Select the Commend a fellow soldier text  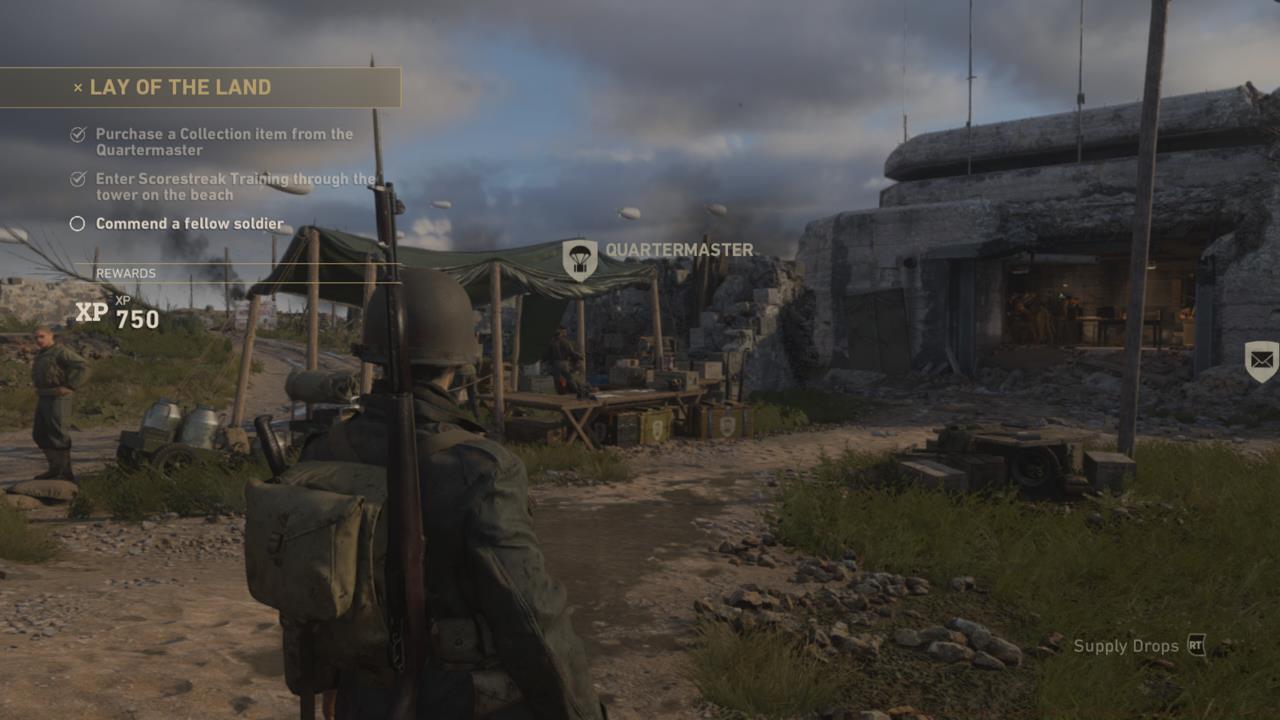(189, 223)
